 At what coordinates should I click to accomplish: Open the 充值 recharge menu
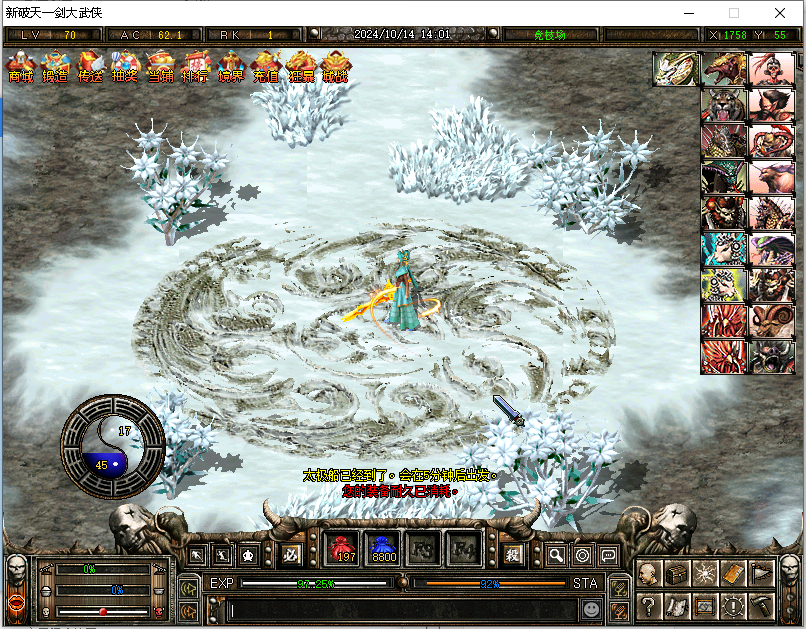[x=265, y=67]
